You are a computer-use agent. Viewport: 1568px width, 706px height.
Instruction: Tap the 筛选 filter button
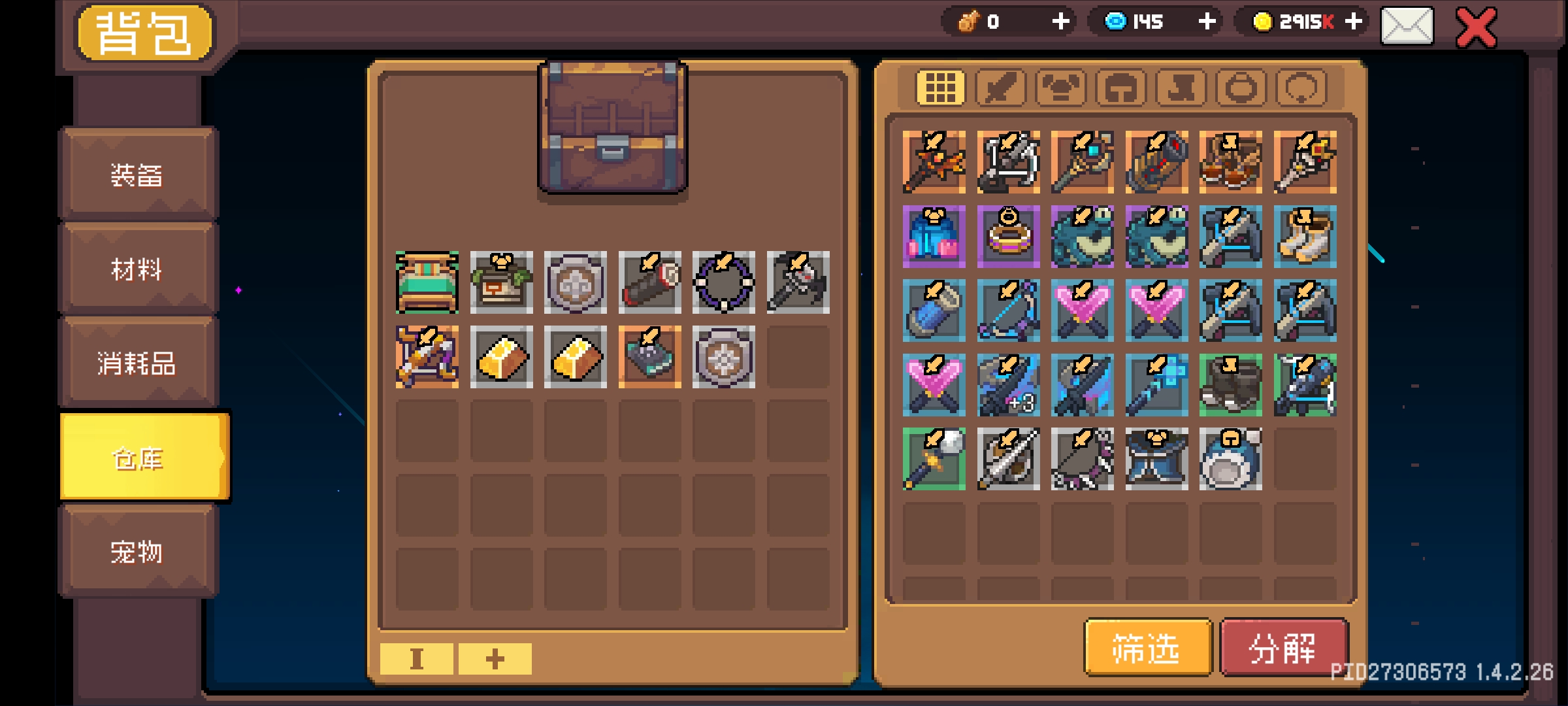tap(1147, 648)
